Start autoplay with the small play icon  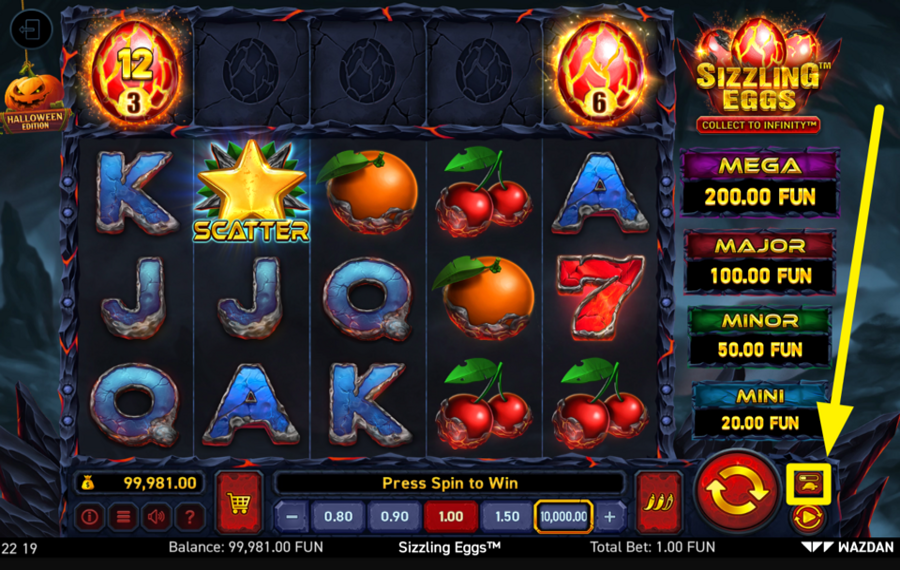coord(806,518)
